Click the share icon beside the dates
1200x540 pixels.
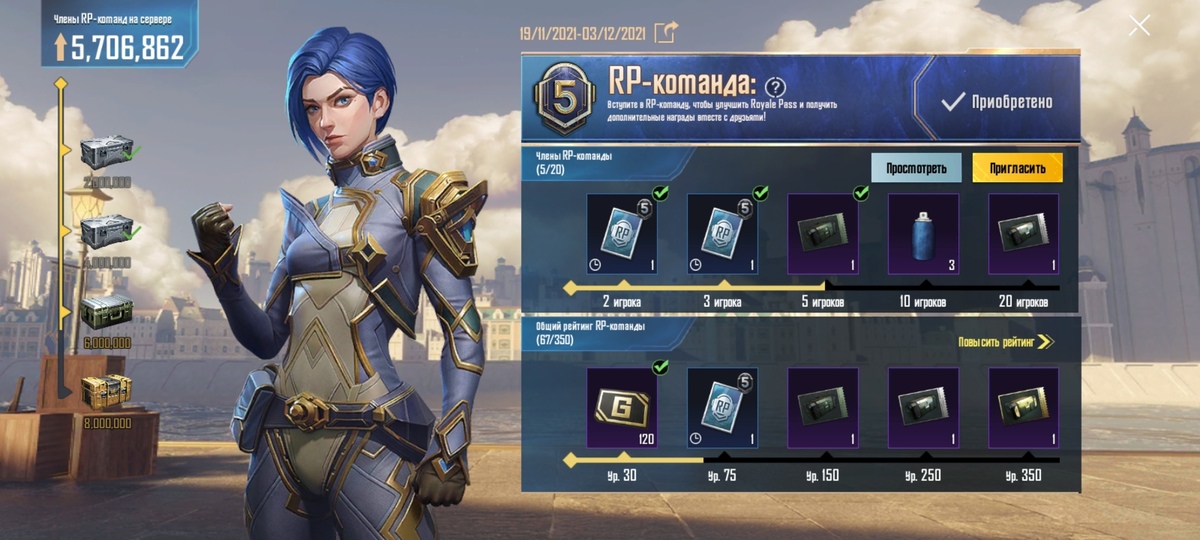[x=665, y=33]
